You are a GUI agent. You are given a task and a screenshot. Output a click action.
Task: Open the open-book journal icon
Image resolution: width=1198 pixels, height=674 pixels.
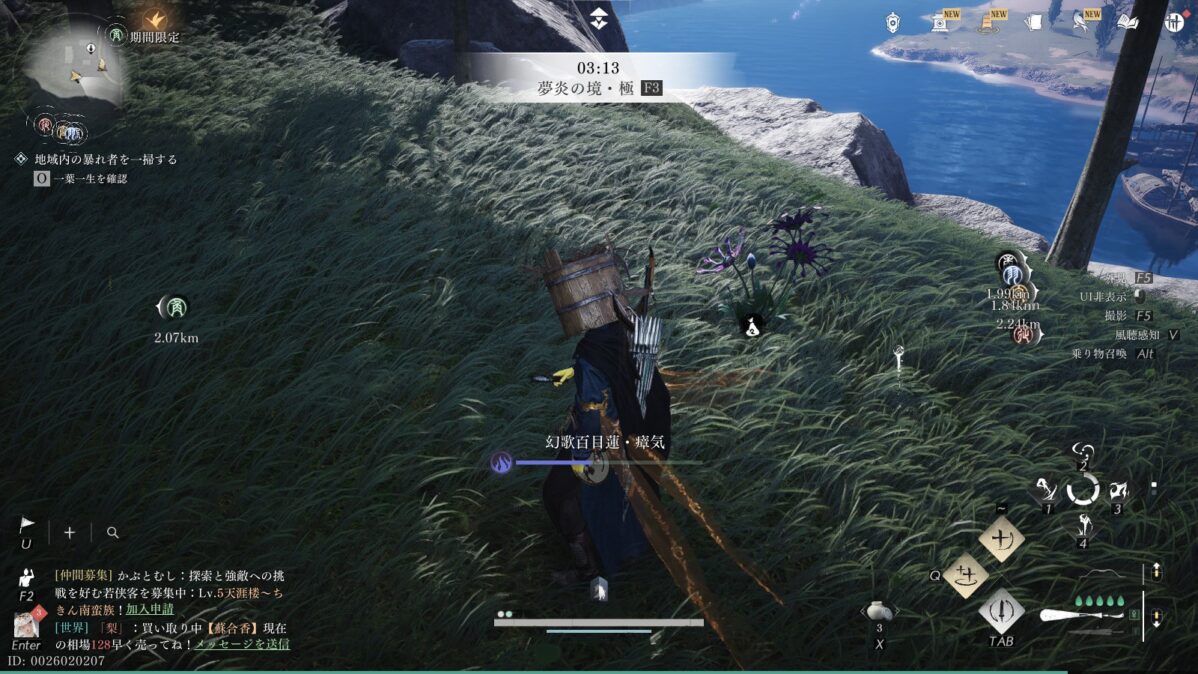(x=1128, y=22)
